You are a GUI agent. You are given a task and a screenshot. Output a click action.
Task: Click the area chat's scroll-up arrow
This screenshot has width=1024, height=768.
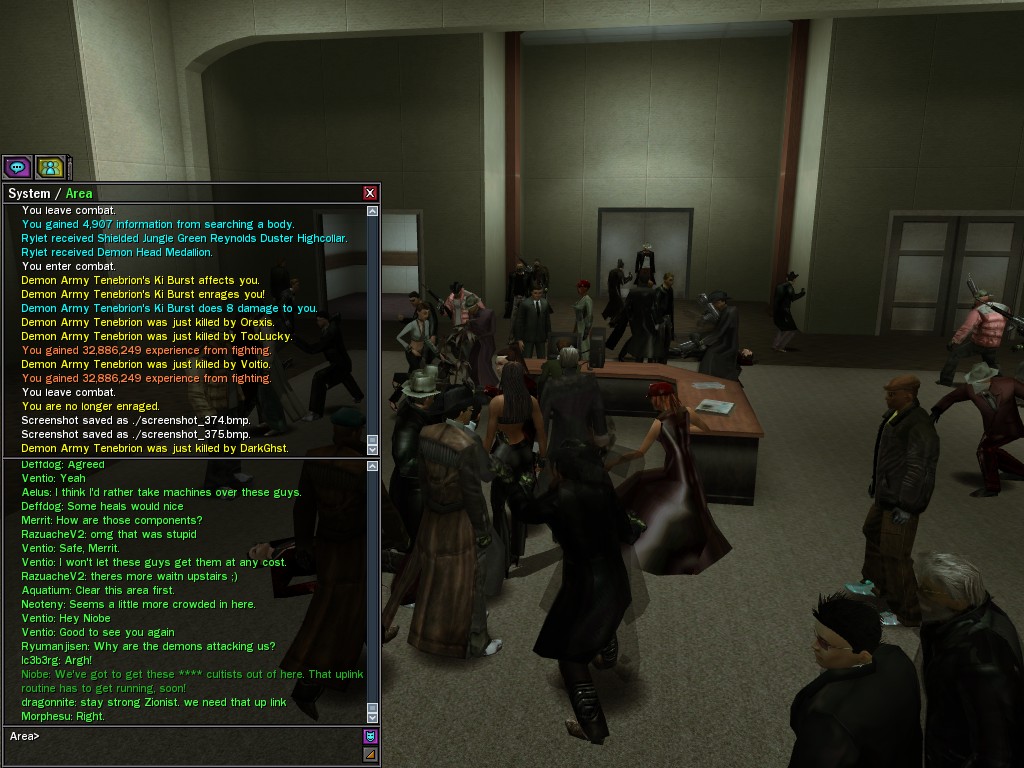[373, 465]
